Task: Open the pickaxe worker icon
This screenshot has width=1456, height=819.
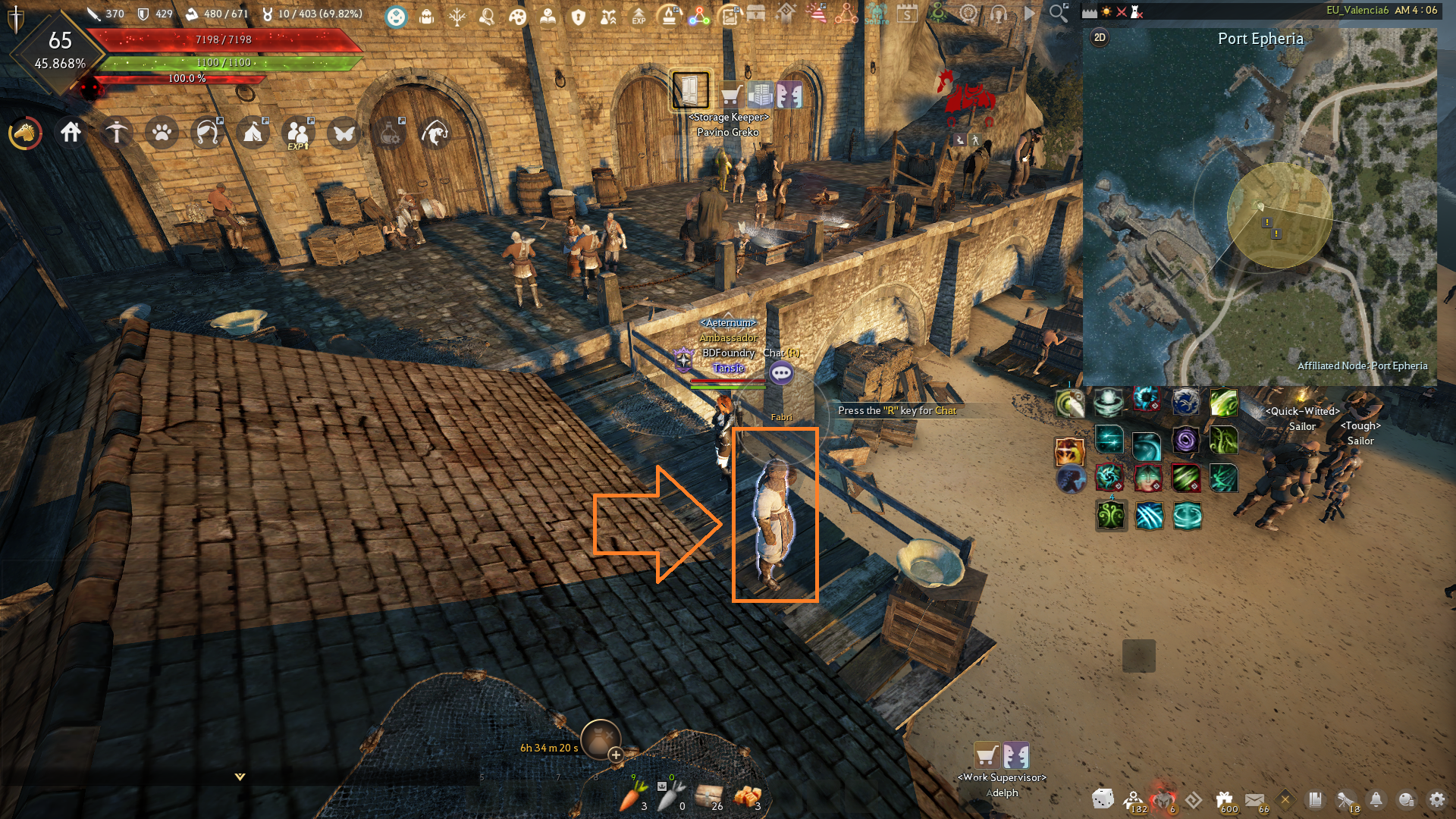Action: click(x=116, y=133)
